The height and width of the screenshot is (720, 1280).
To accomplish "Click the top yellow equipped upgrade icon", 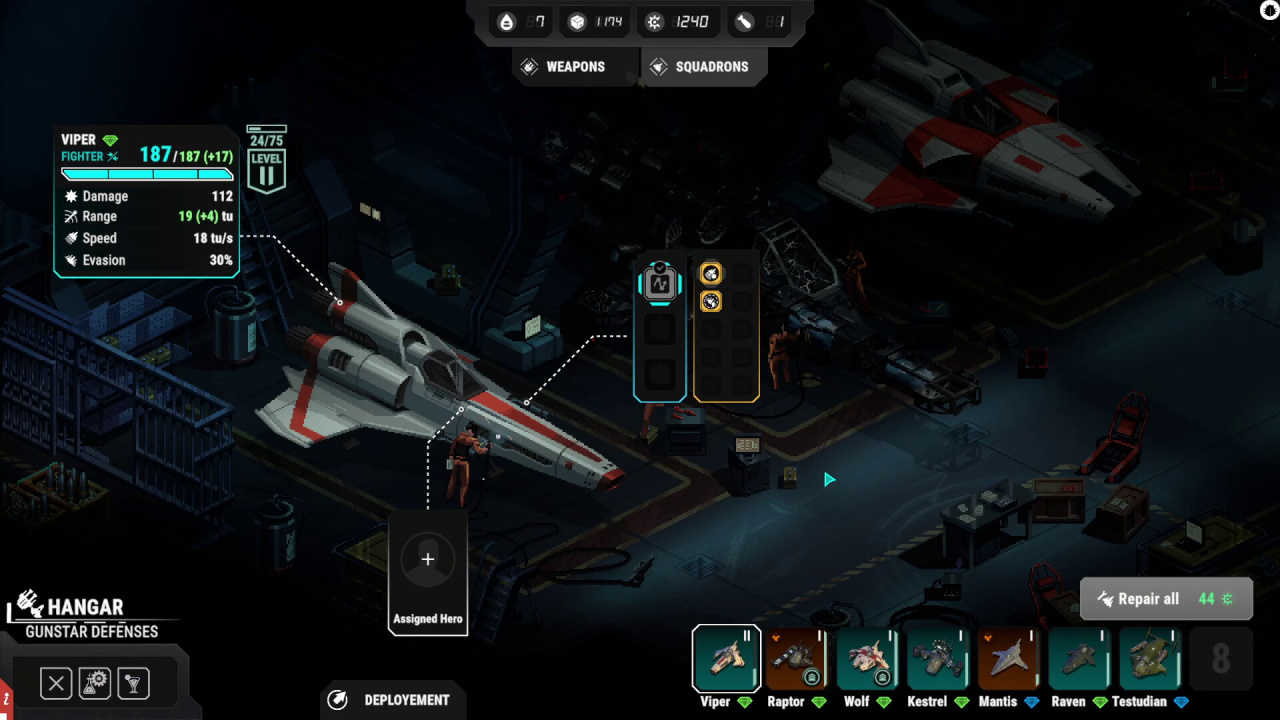I will click(711, 274).
